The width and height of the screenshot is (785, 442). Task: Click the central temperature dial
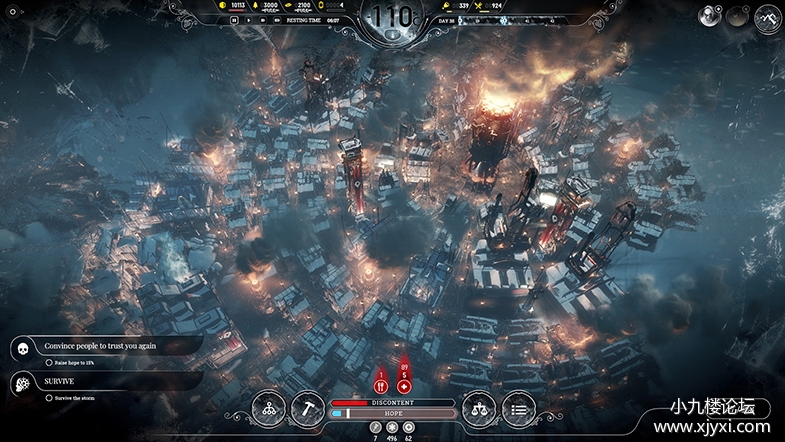(392, 17)
